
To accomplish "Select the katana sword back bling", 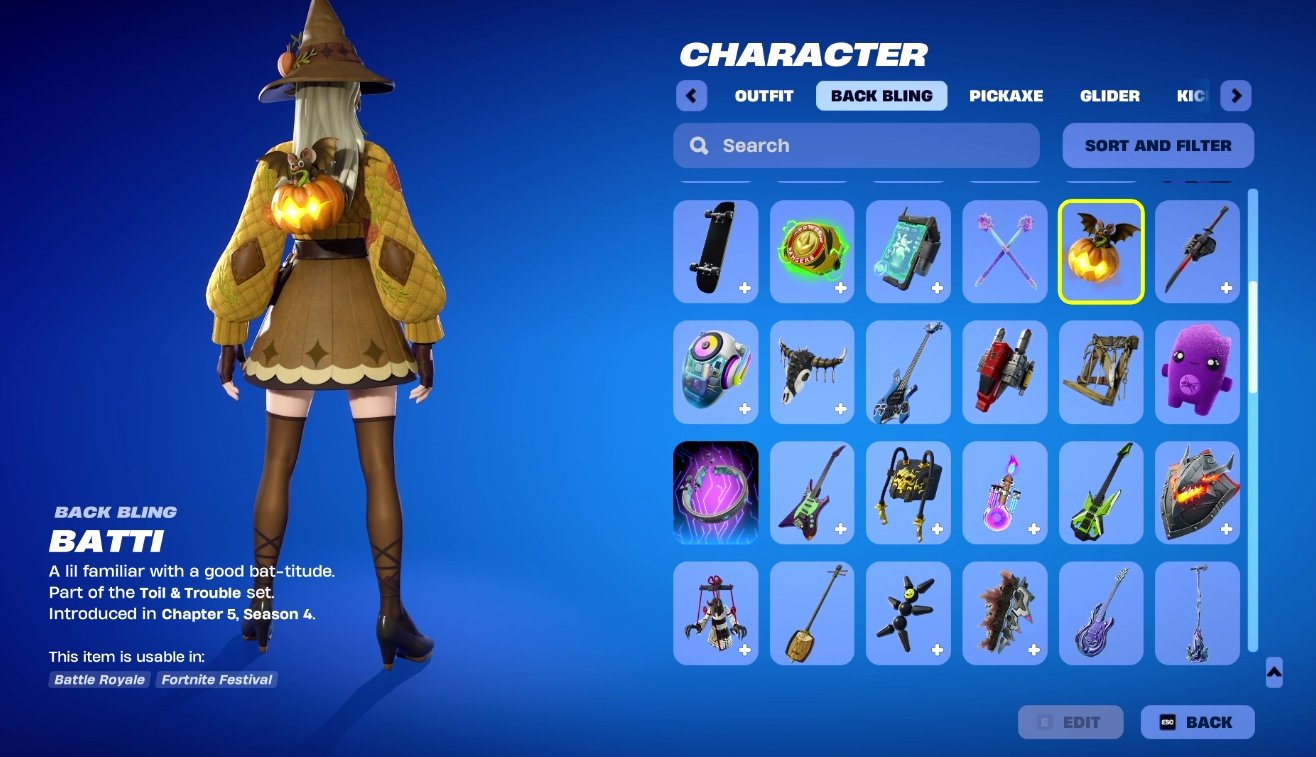I will [1197, 251].
